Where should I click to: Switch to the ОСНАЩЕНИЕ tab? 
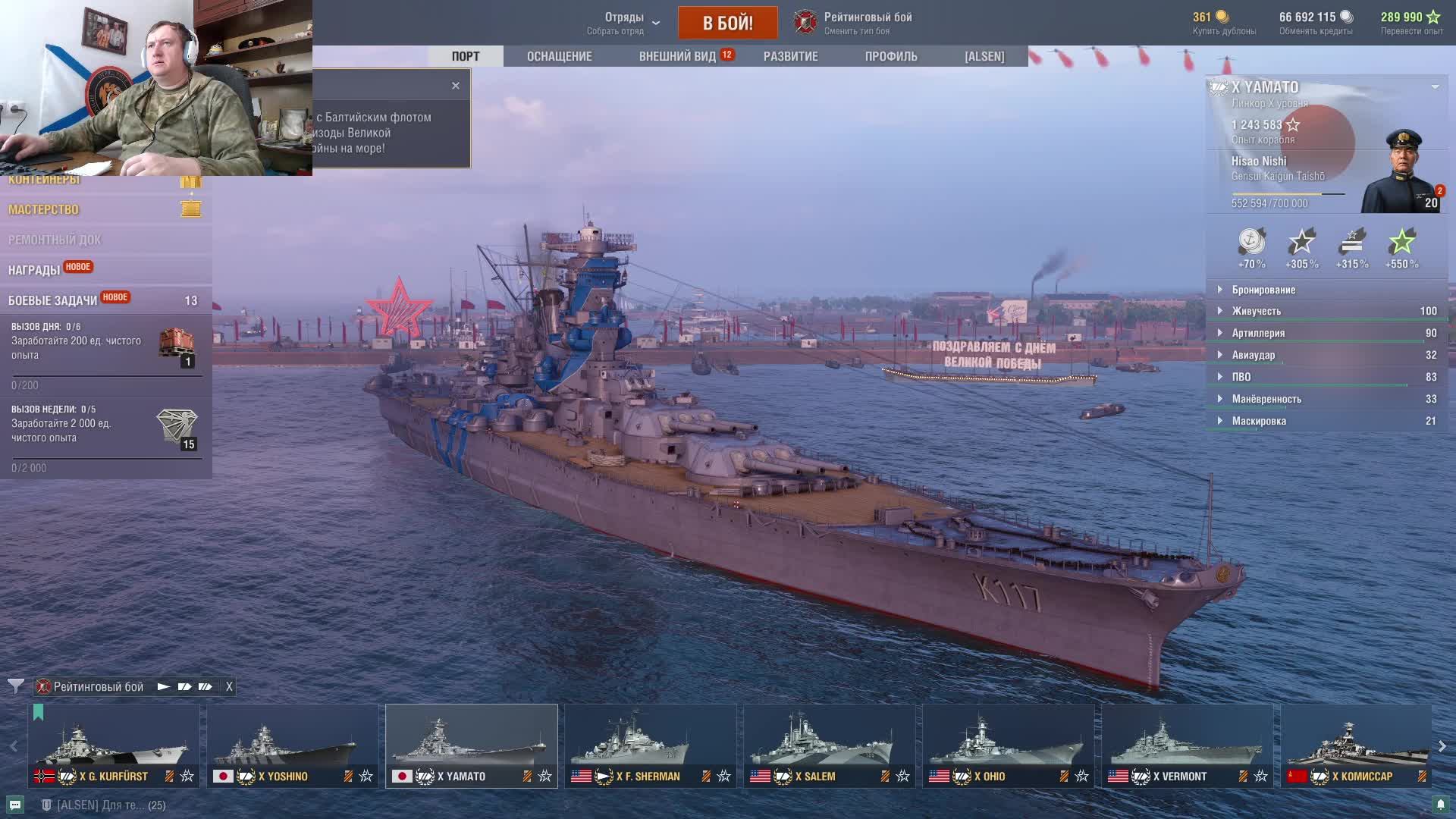click(x=559, y=56)
